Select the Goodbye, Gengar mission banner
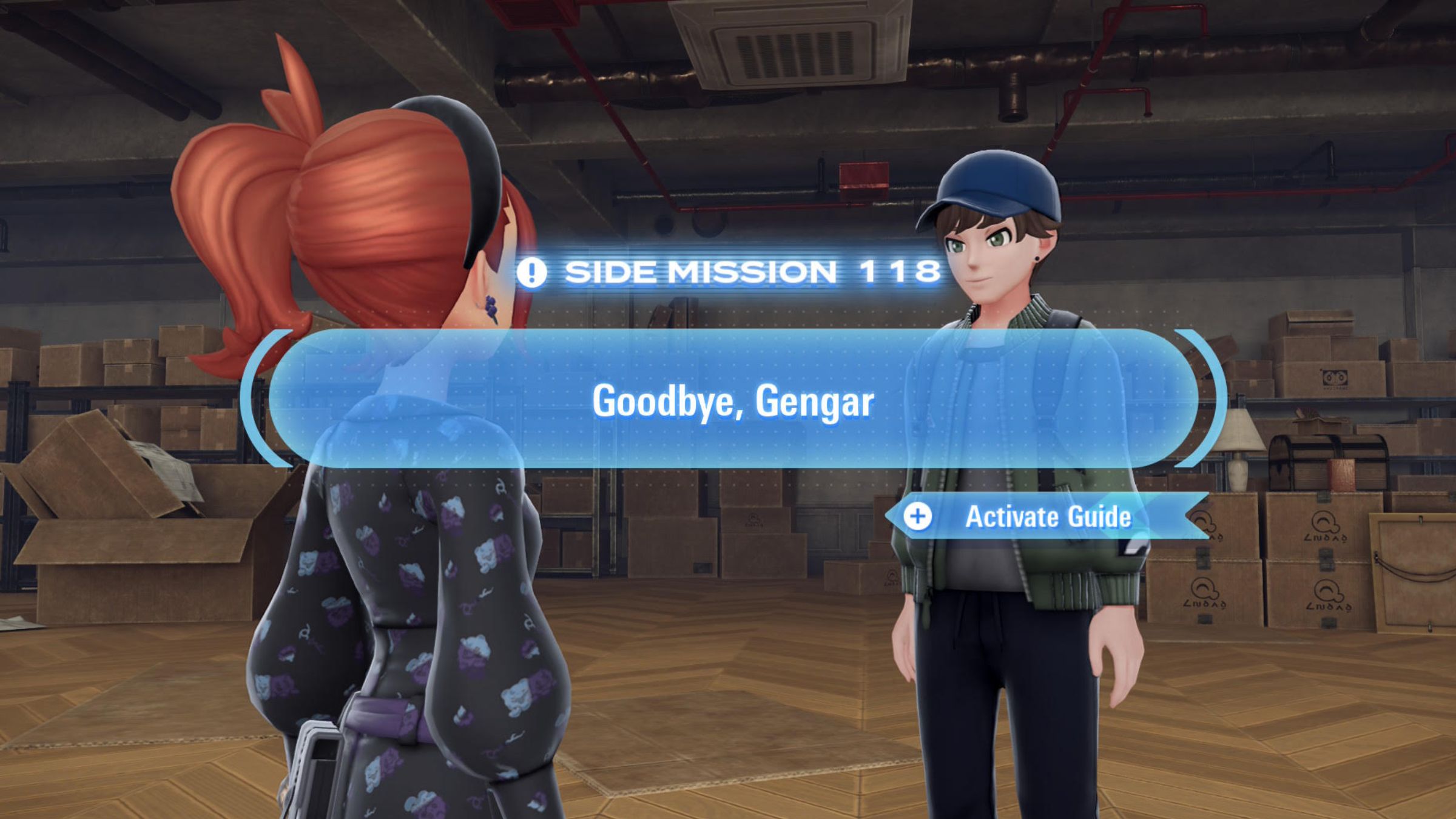This screenshot has width=1456, height=819. tap(733, 400)
